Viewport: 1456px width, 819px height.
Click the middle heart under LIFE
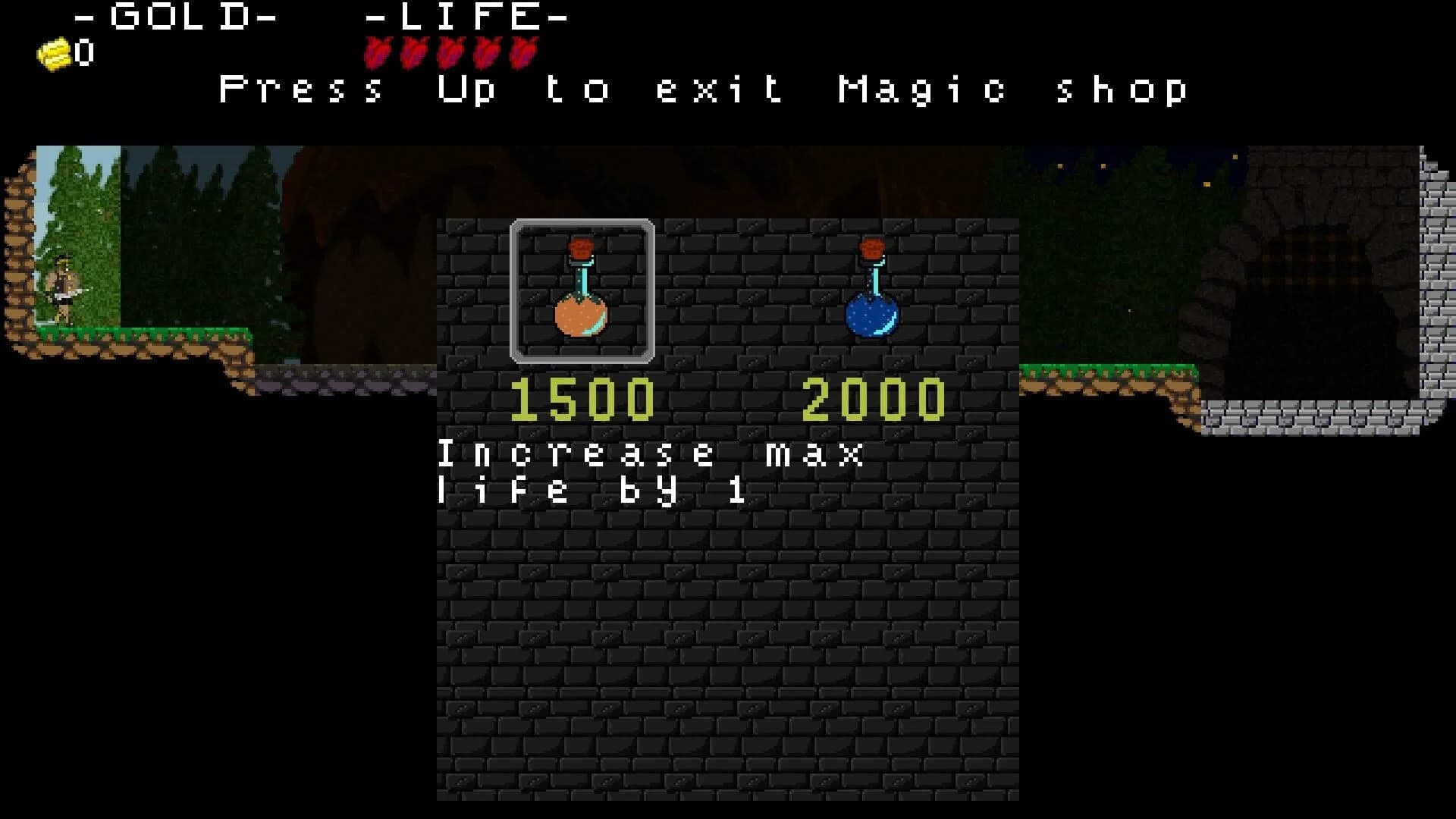coord(449,52)
